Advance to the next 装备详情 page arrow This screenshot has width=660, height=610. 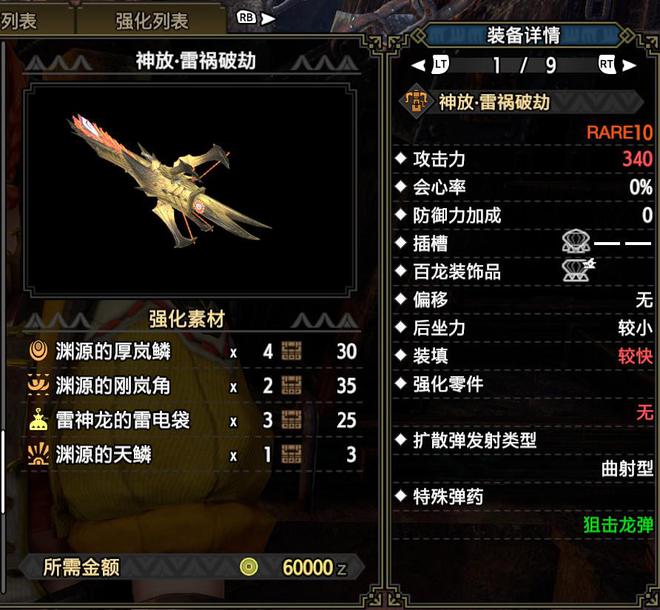coord(628,66)
